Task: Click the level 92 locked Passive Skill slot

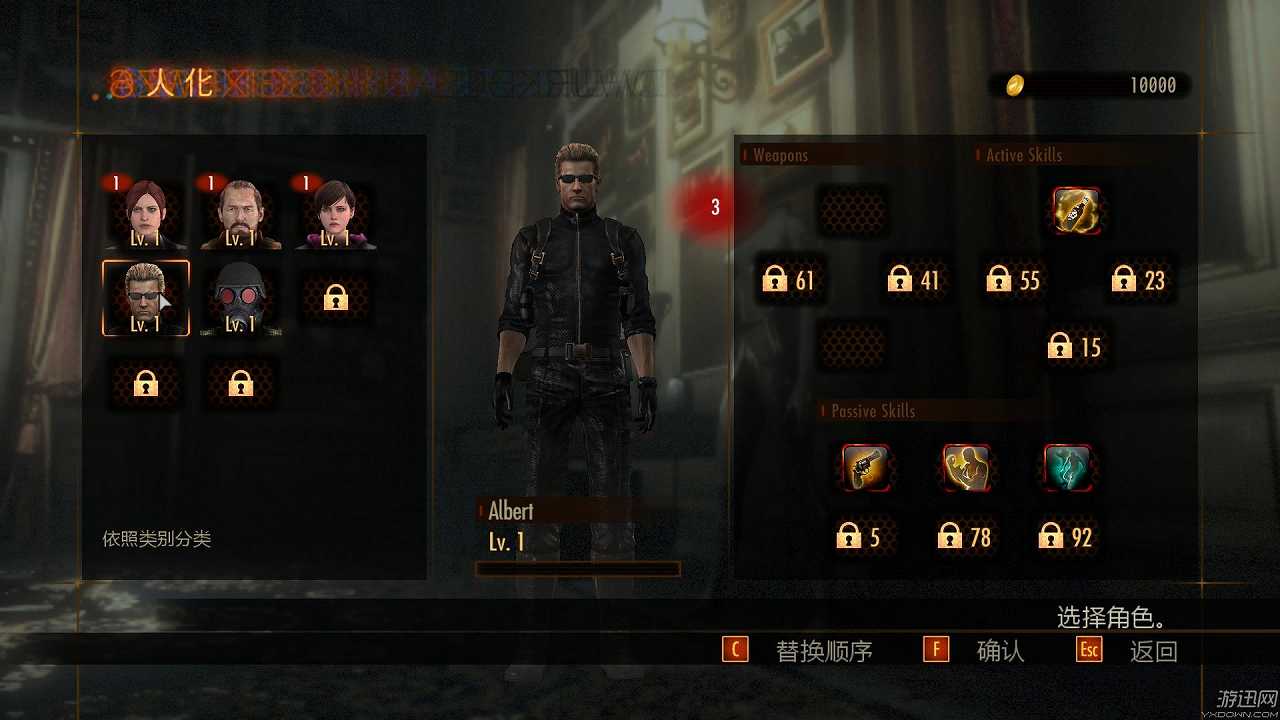Action: tap(1066, 537)
